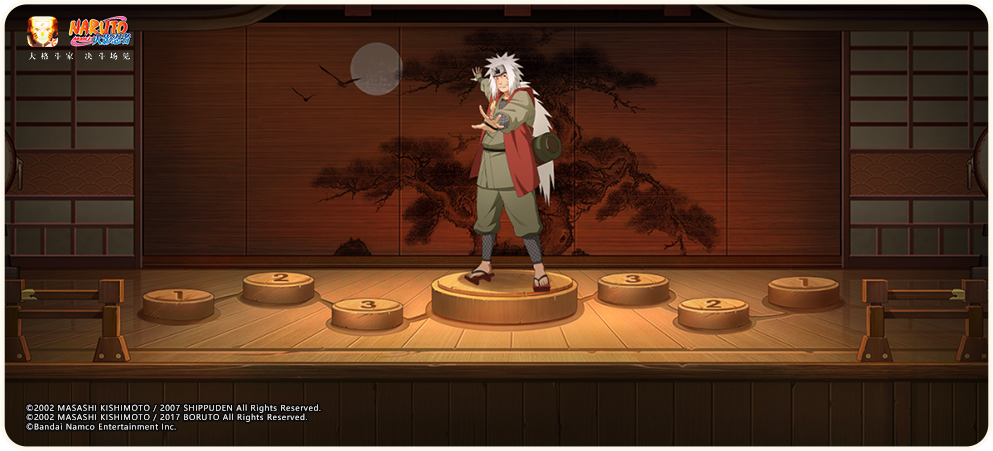Pick pedestal 1 in the right group

click(803, 288)
